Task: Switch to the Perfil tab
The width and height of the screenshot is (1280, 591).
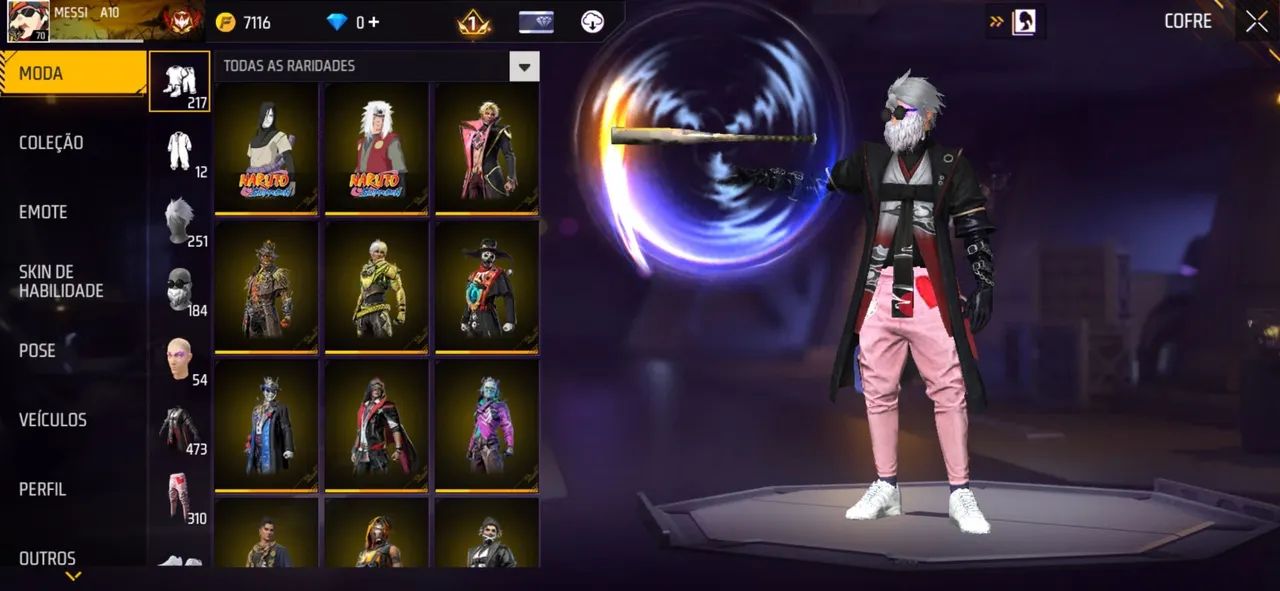Action: [x=42, y=489]
